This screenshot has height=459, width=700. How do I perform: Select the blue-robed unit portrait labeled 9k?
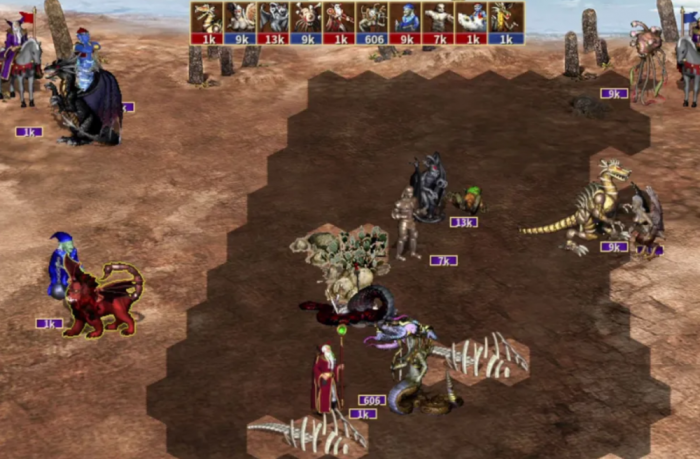click(x=406, y=18)
